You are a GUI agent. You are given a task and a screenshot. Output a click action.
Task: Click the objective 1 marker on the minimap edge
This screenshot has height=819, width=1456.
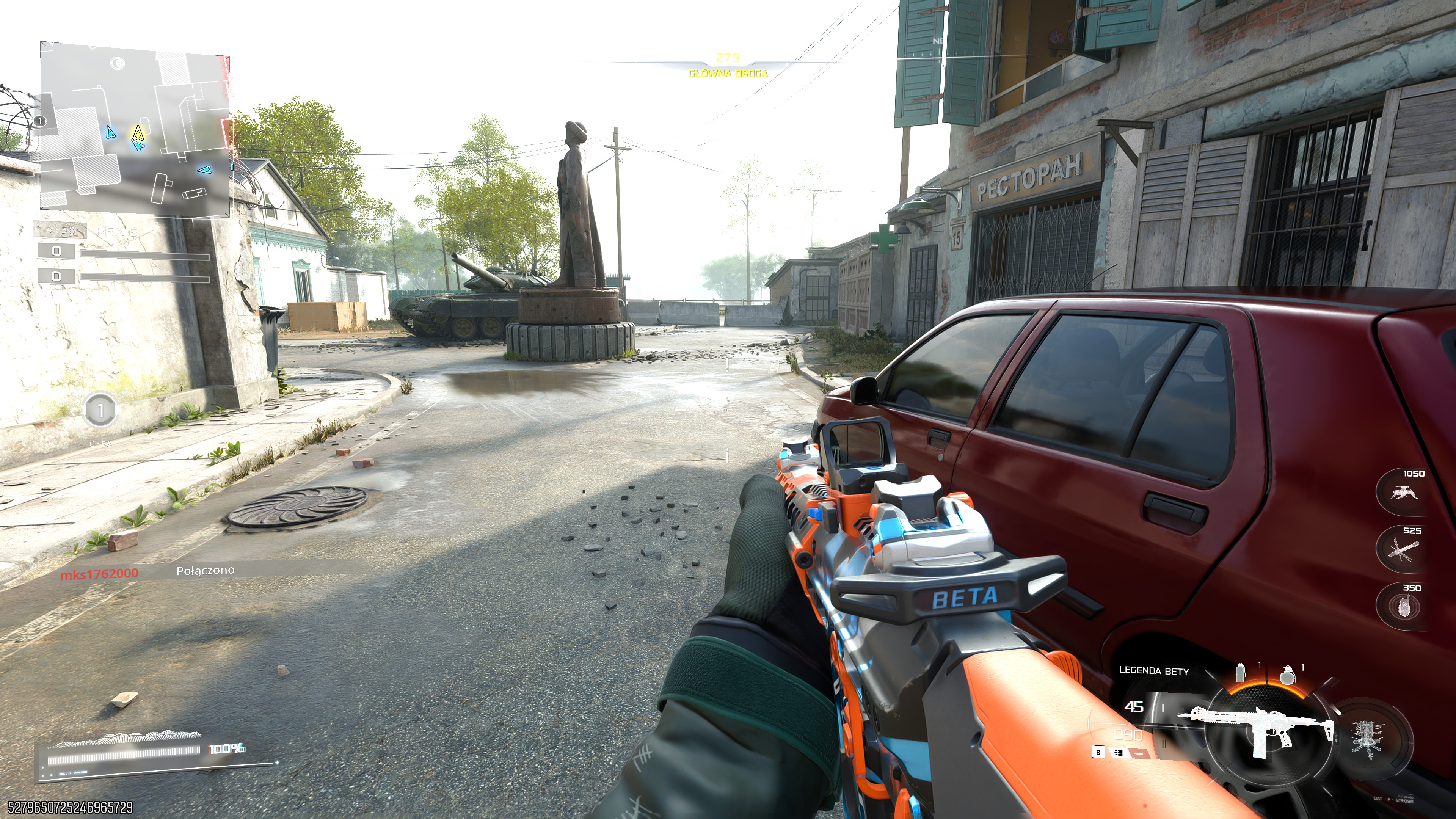(x=39, y=121)
